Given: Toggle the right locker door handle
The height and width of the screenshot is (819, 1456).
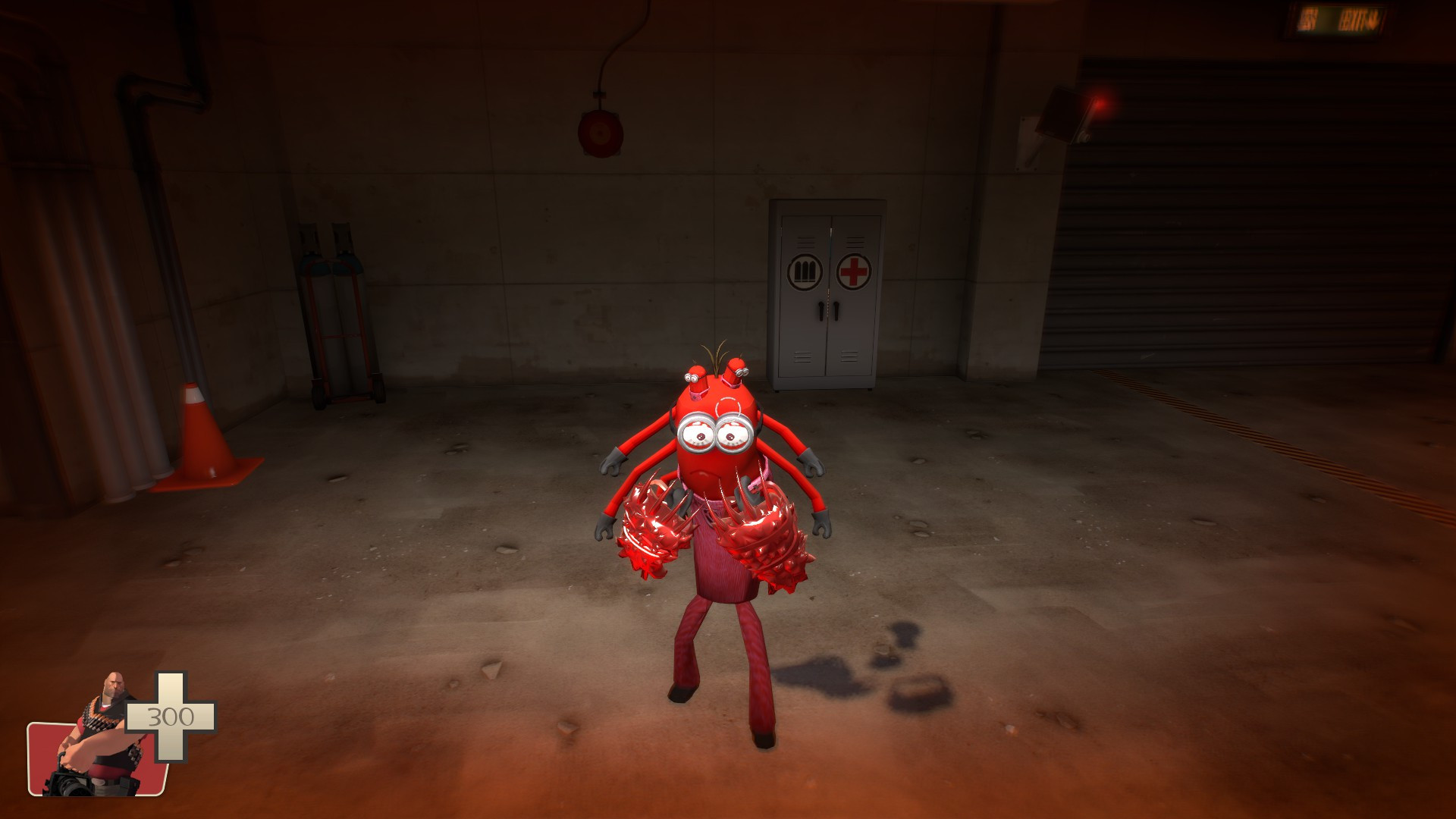Looking at the screenshot, I should click(x=836, y=311).
